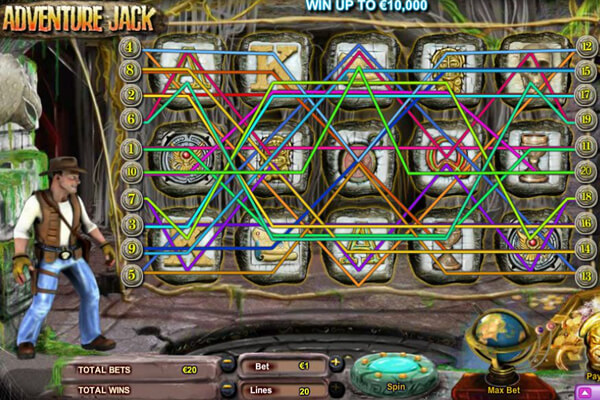Select payline number 10 stone marker

(130, 172)
